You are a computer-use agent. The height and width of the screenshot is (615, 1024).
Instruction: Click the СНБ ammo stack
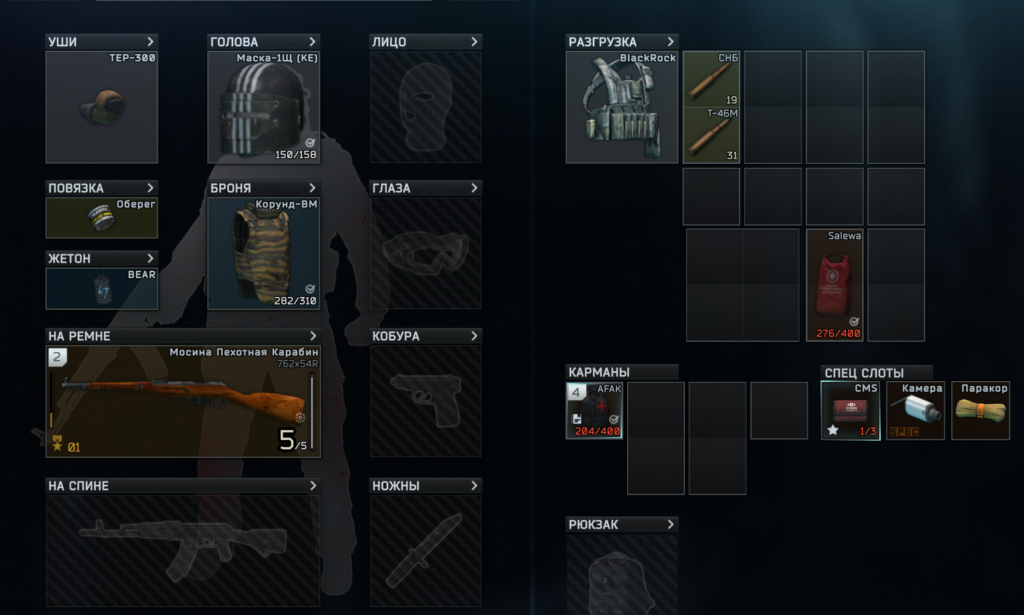click(711, 79)
